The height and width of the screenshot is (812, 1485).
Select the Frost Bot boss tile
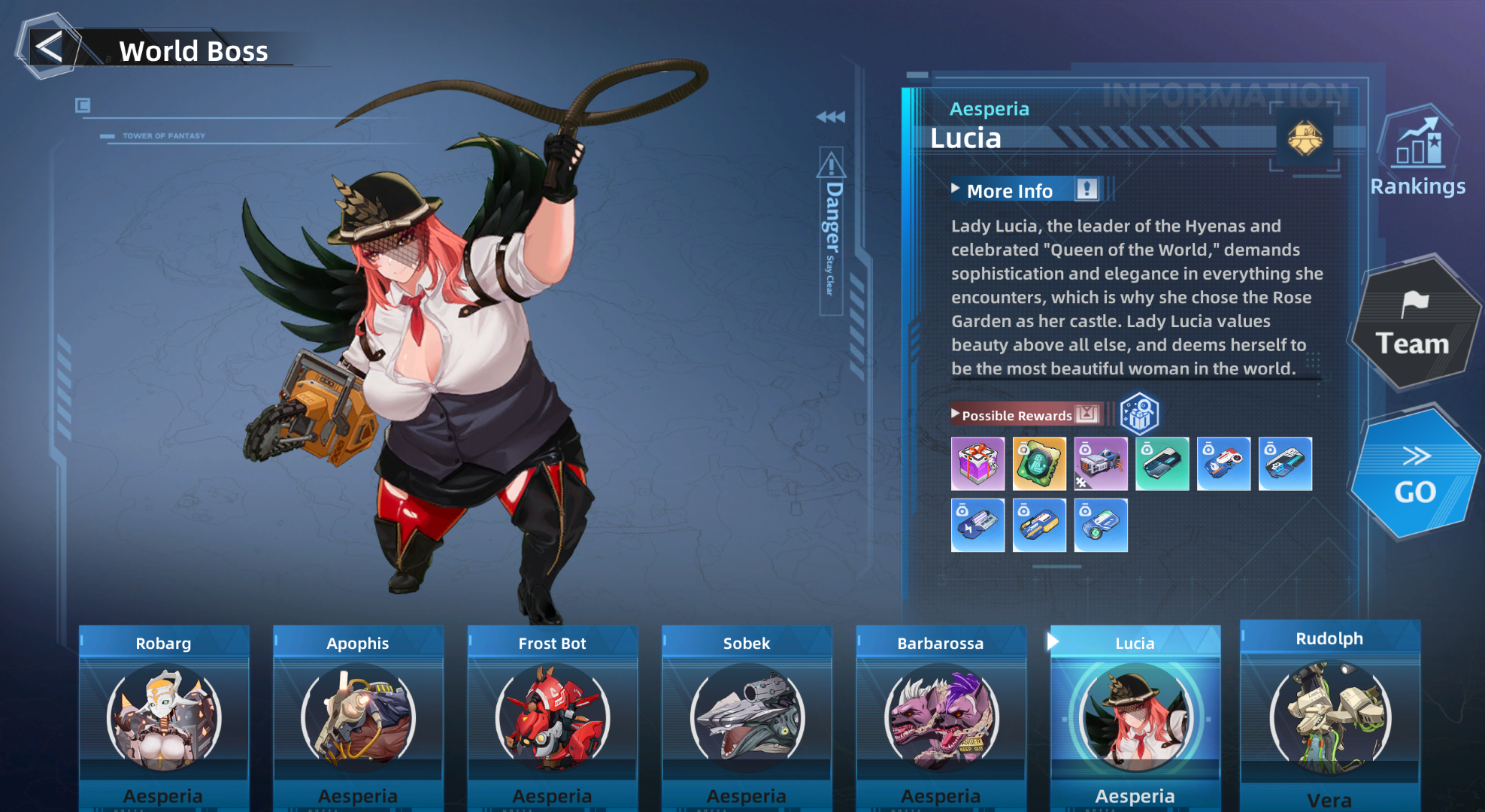click(x=553, y=714)
